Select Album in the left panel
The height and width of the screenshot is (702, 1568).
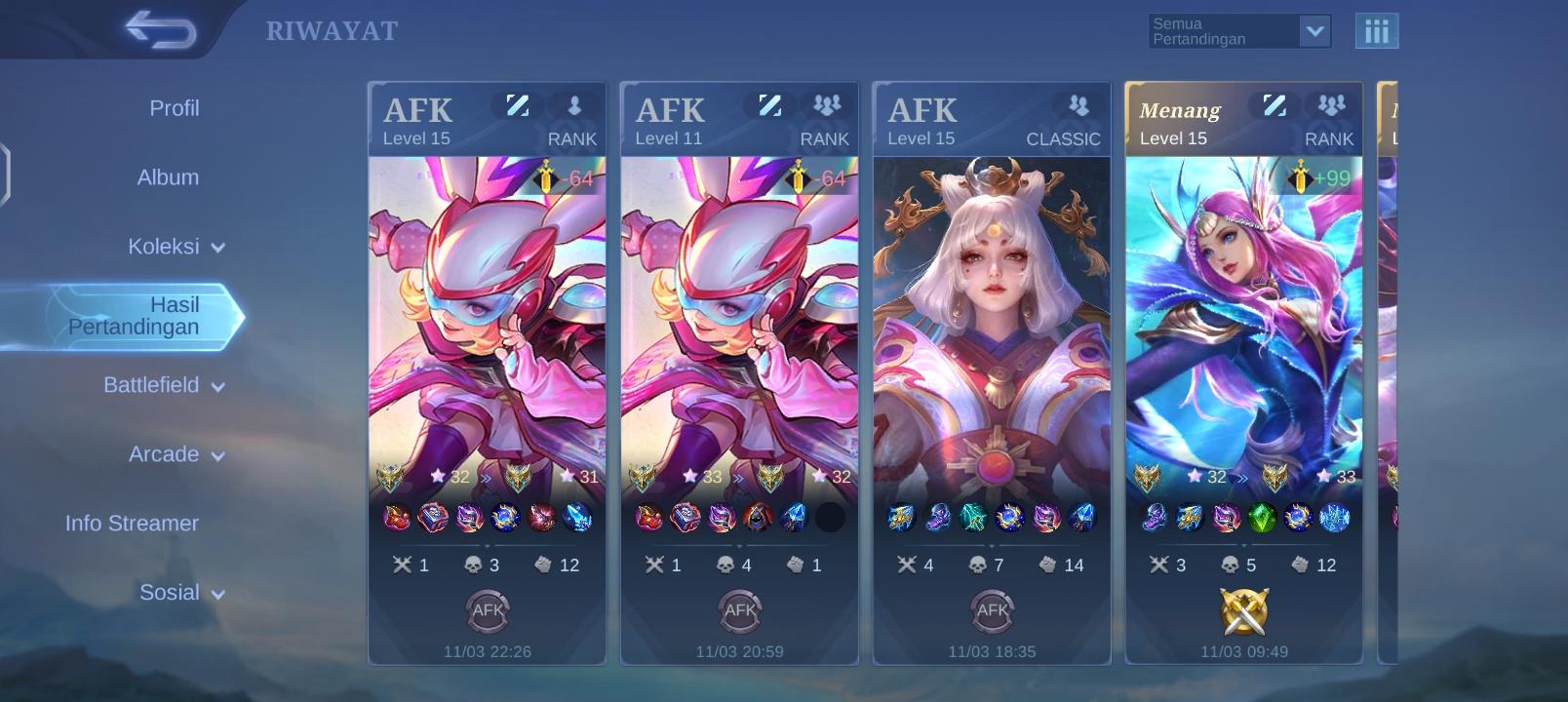[x=166, y=177]
